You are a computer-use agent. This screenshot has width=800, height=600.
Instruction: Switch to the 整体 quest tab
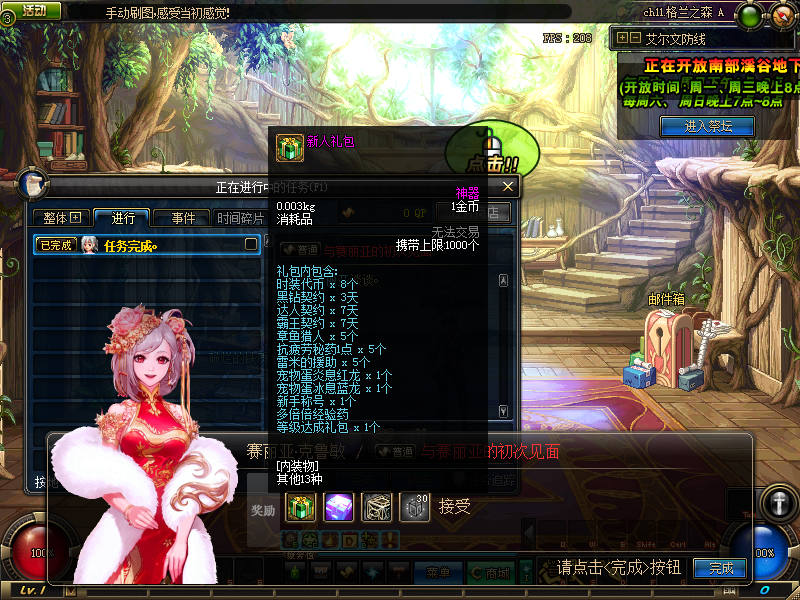tap(61, 218)
